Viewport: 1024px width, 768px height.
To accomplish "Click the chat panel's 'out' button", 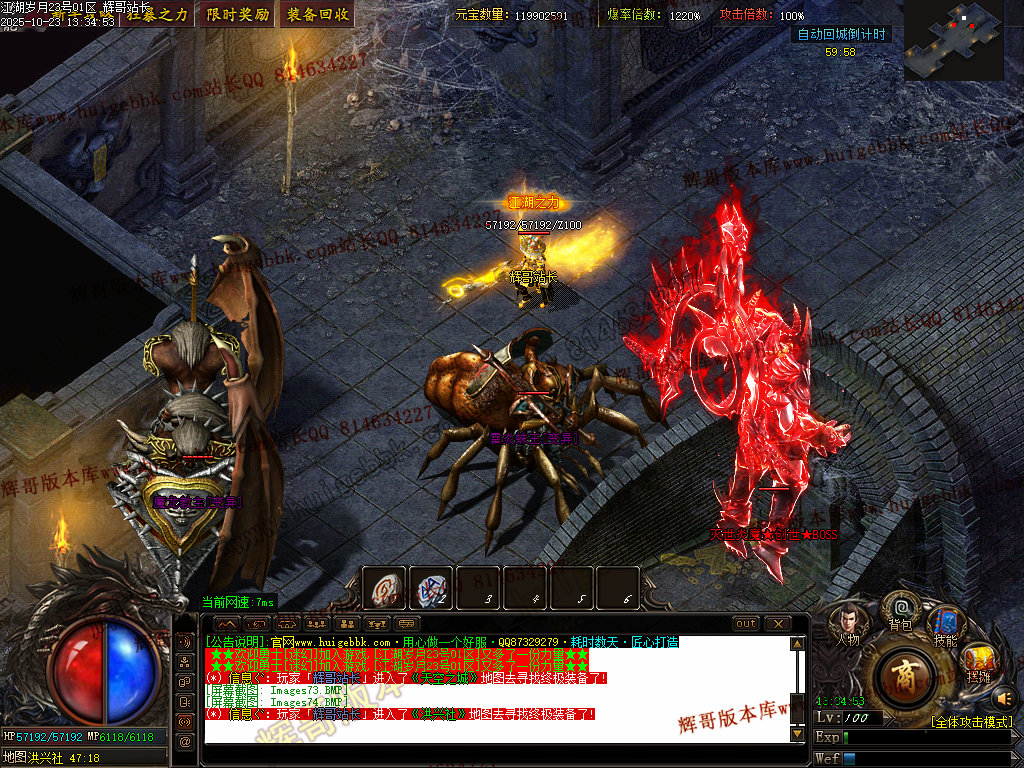I will pyautogui.click(x=746, y=624).
